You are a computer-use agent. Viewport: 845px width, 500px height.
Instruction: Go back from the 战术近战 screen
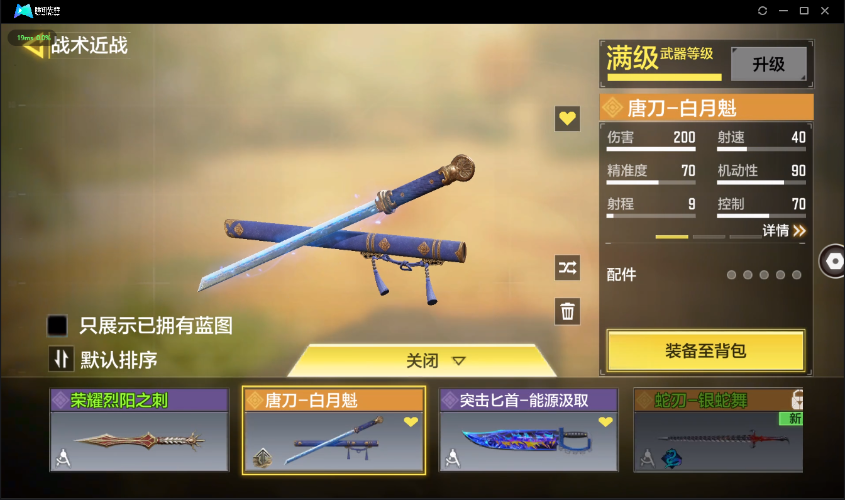click(35, 45)
